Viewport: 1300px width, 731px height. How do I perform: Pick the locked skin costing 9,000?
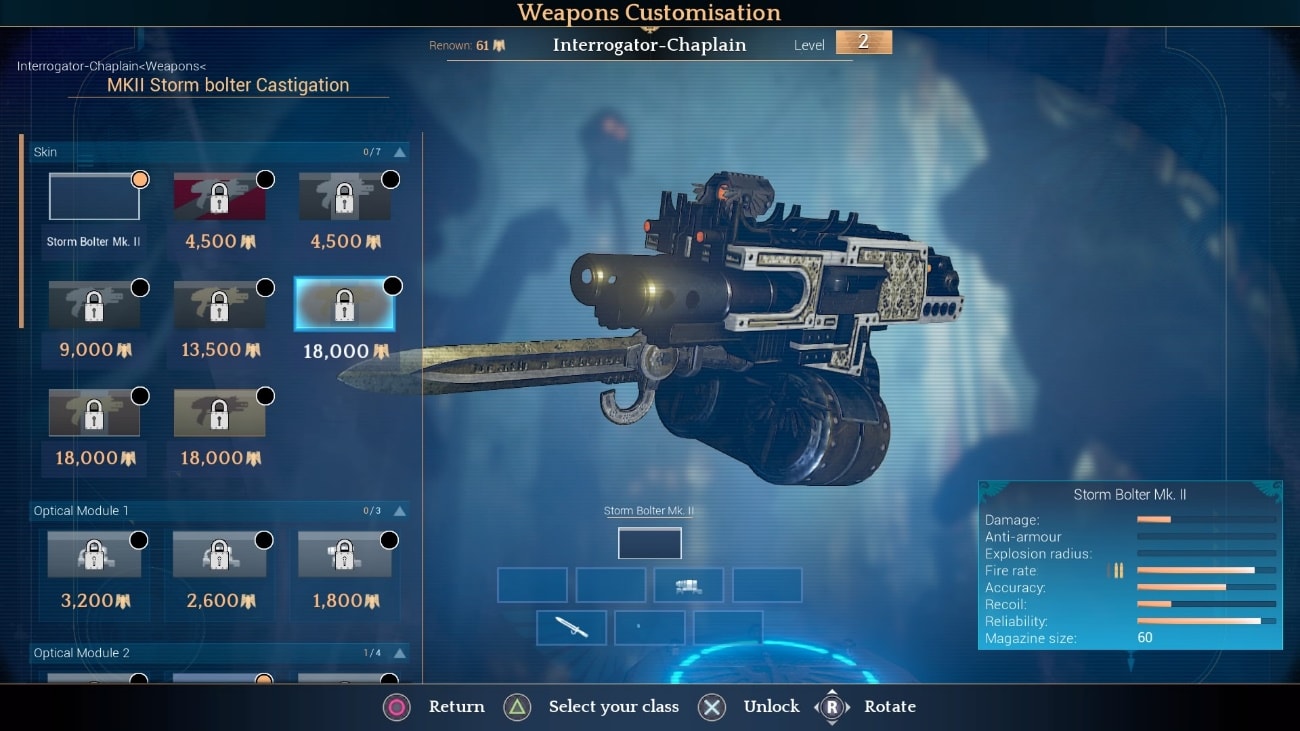pyautogui.click(x=94, y=304)
